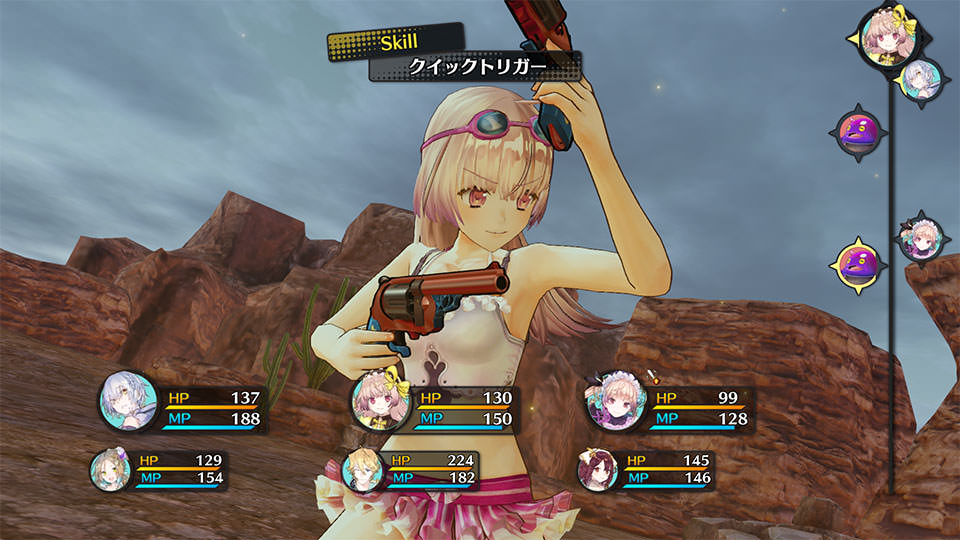
Task: Choose the maid-headband girl marker on the turn timeline
Action: click(x=919, y=239)
